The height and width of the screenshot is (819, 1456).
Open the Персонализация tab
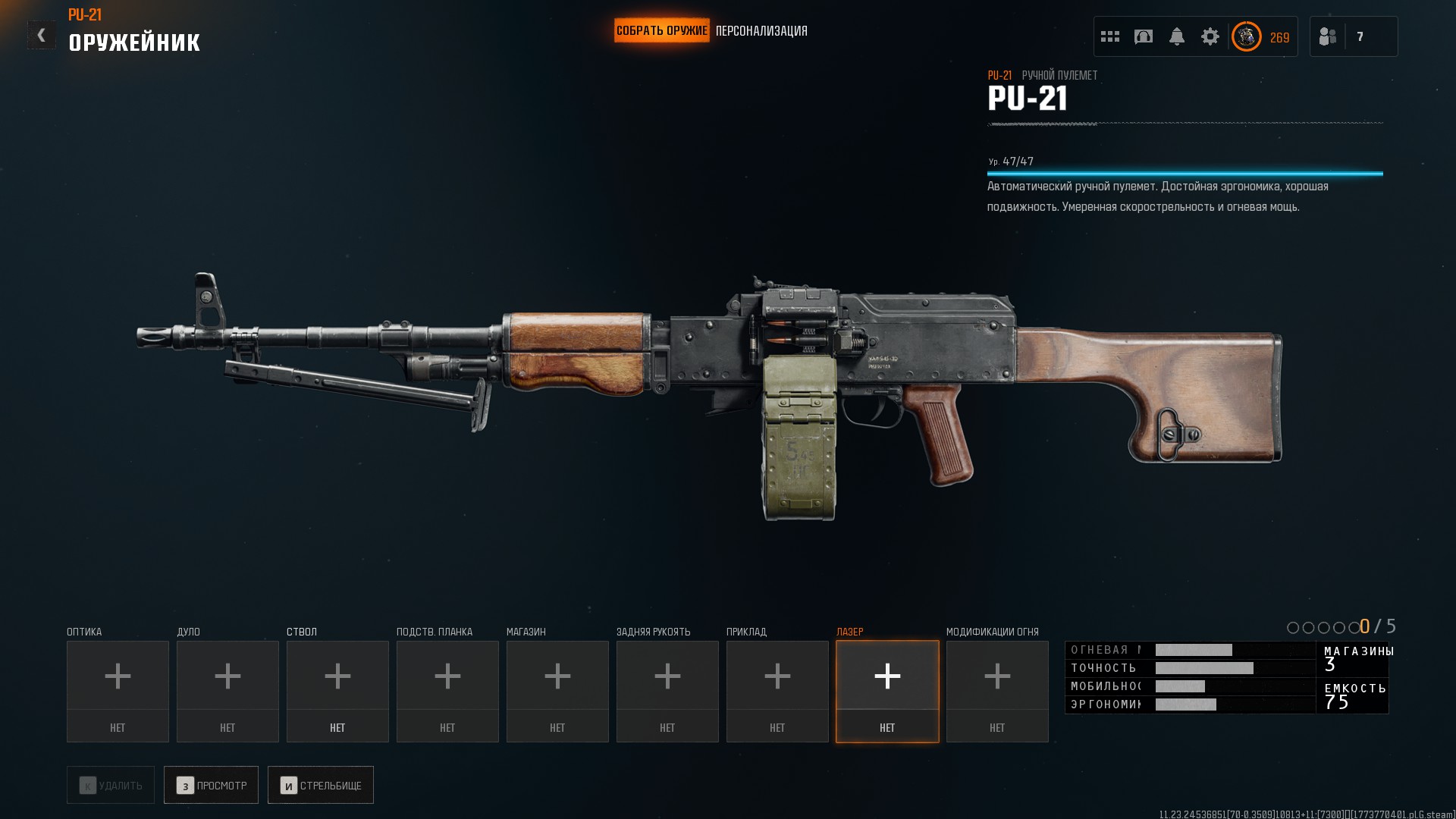761,31
